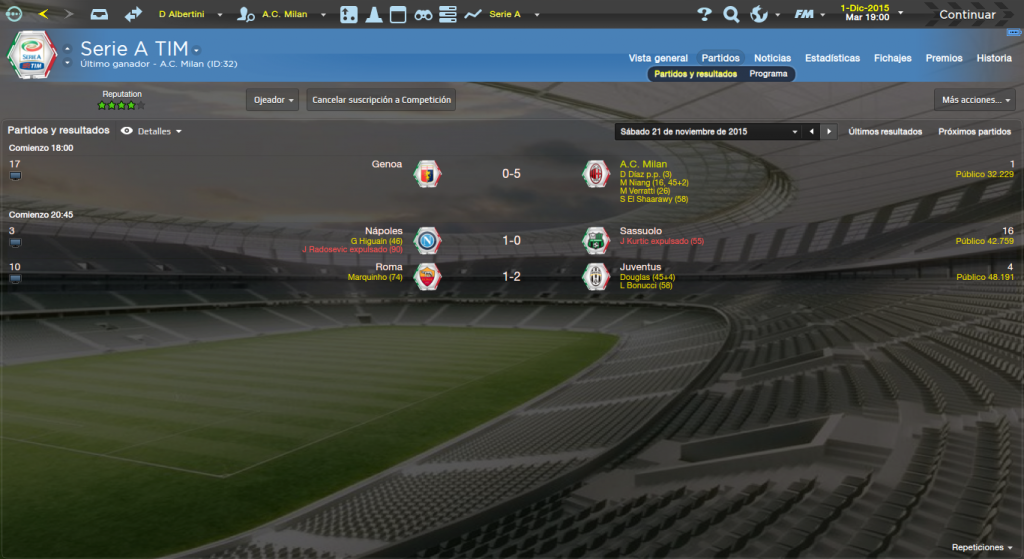Image resolution: width=1024 pixels, height=559 pixels.
Task: Open the Genoa 0-5 A.C. Milan score
Action: pos(511,174)
